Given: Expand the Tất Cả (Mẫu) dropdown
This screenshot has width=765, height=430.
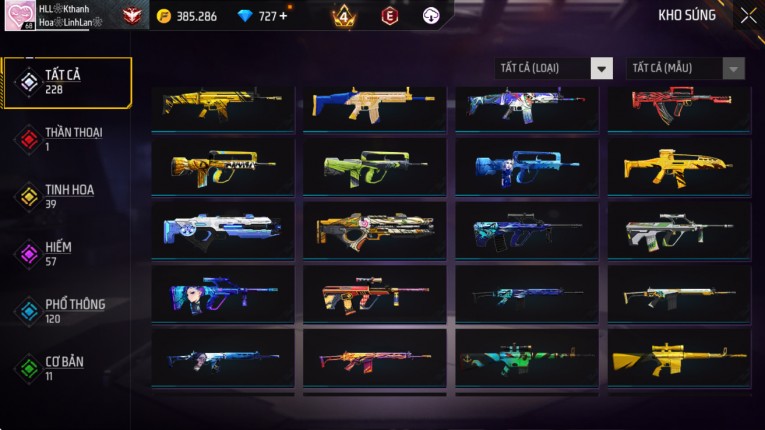Looking at the screenshot, I should tap(685, 68).
